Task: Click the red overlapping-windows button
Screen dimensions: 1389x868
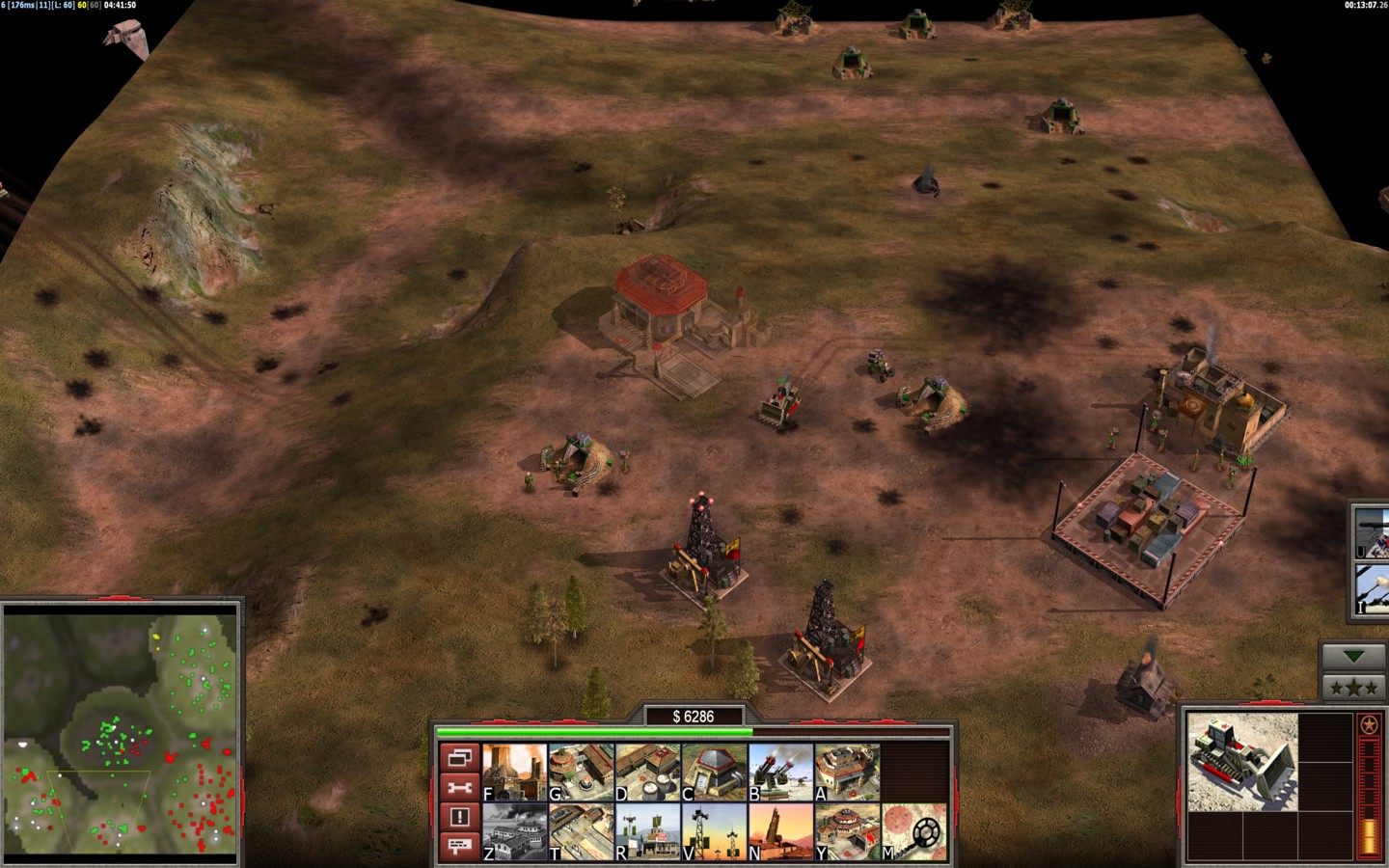Action: pyautogui.click(x=459, y=758)
